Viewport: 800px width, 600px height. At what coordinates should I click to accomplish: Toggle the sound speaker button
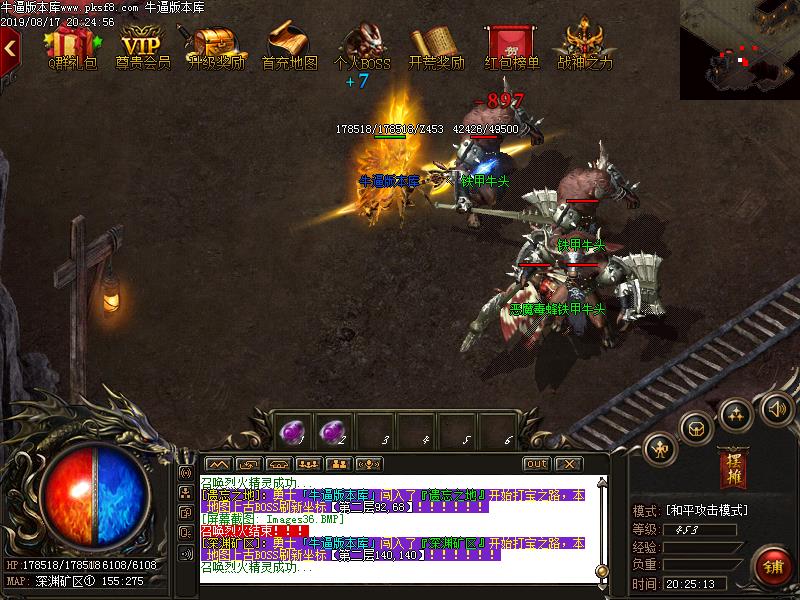pyautogui.click(x=777, y=407)
